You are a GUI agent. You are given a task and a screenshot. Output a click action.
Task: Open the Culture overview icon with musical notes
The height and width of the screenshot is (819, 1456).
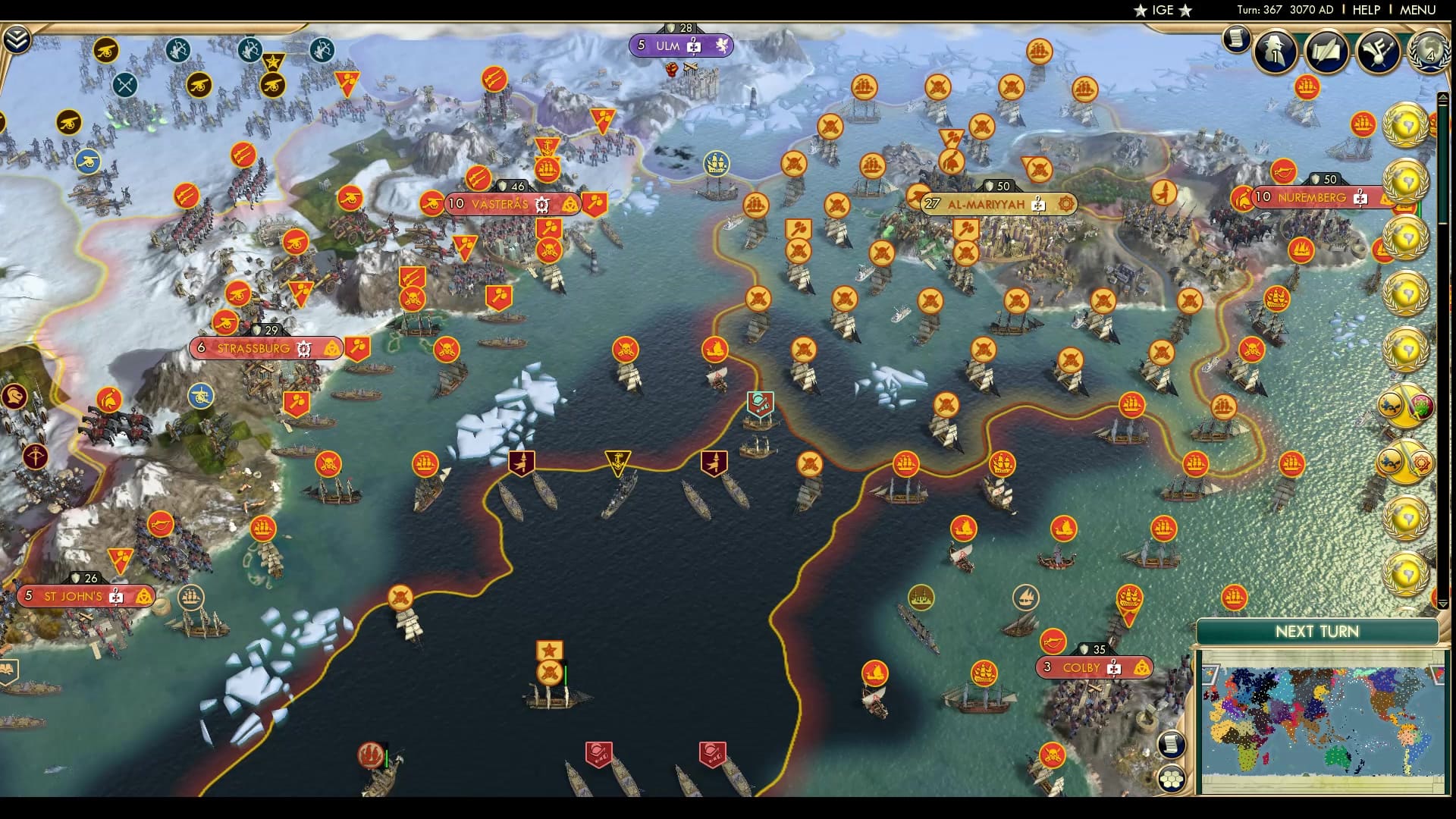[1376, 52]
